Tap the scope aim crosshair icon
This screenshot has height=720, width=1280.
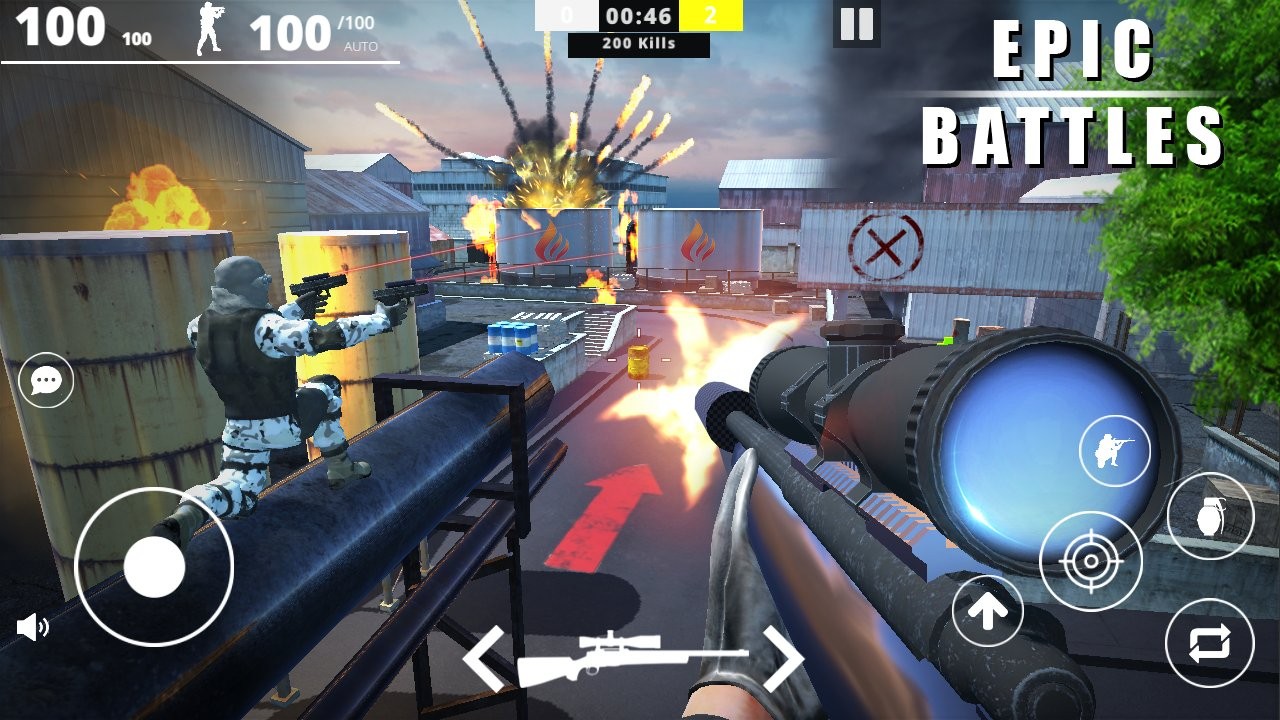point(1091,563)
